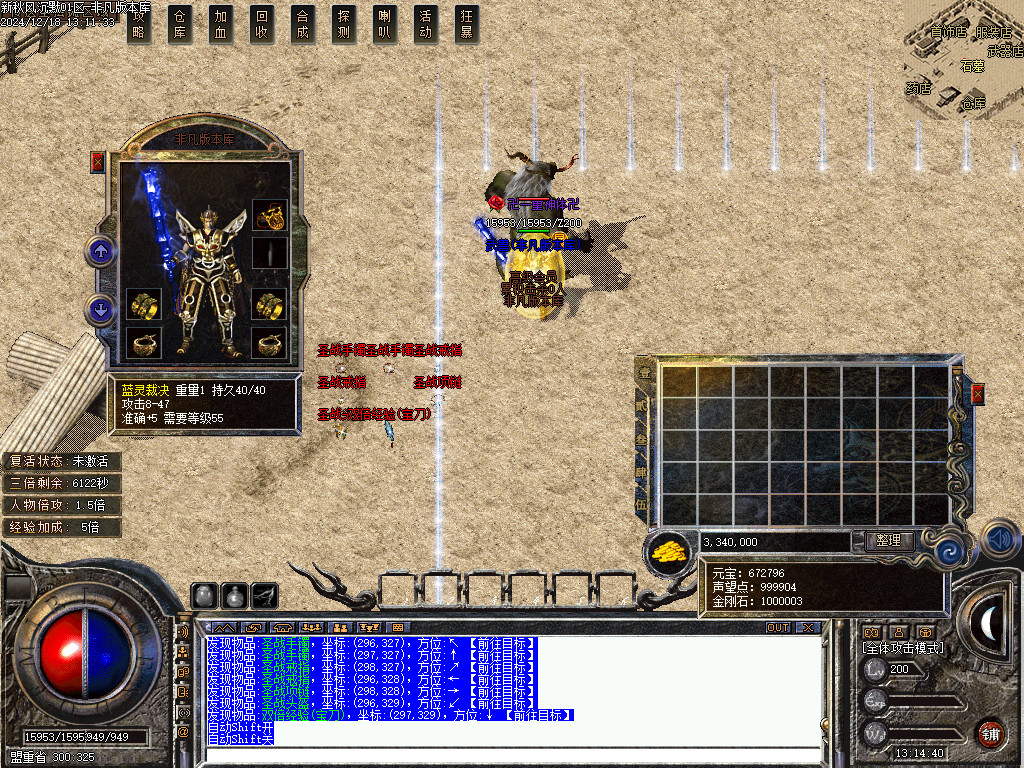Image resolution: width=1024 pixels, height=768 pixels.
Task: Close the inventory bag window
Action: point(977,393)
